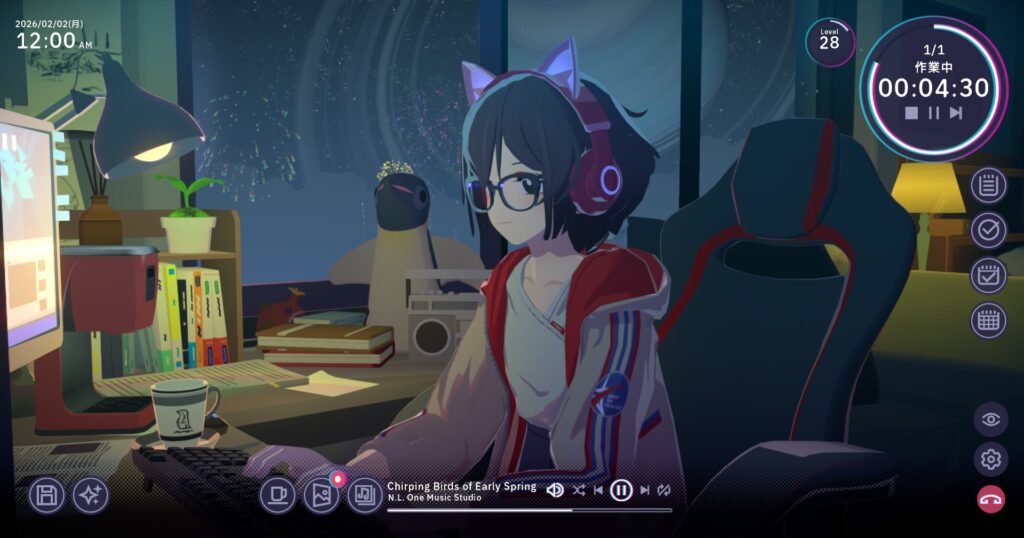Open the notepad memo icon
The height and width of the screenshot is (538, 1024).
click(989, 185)
